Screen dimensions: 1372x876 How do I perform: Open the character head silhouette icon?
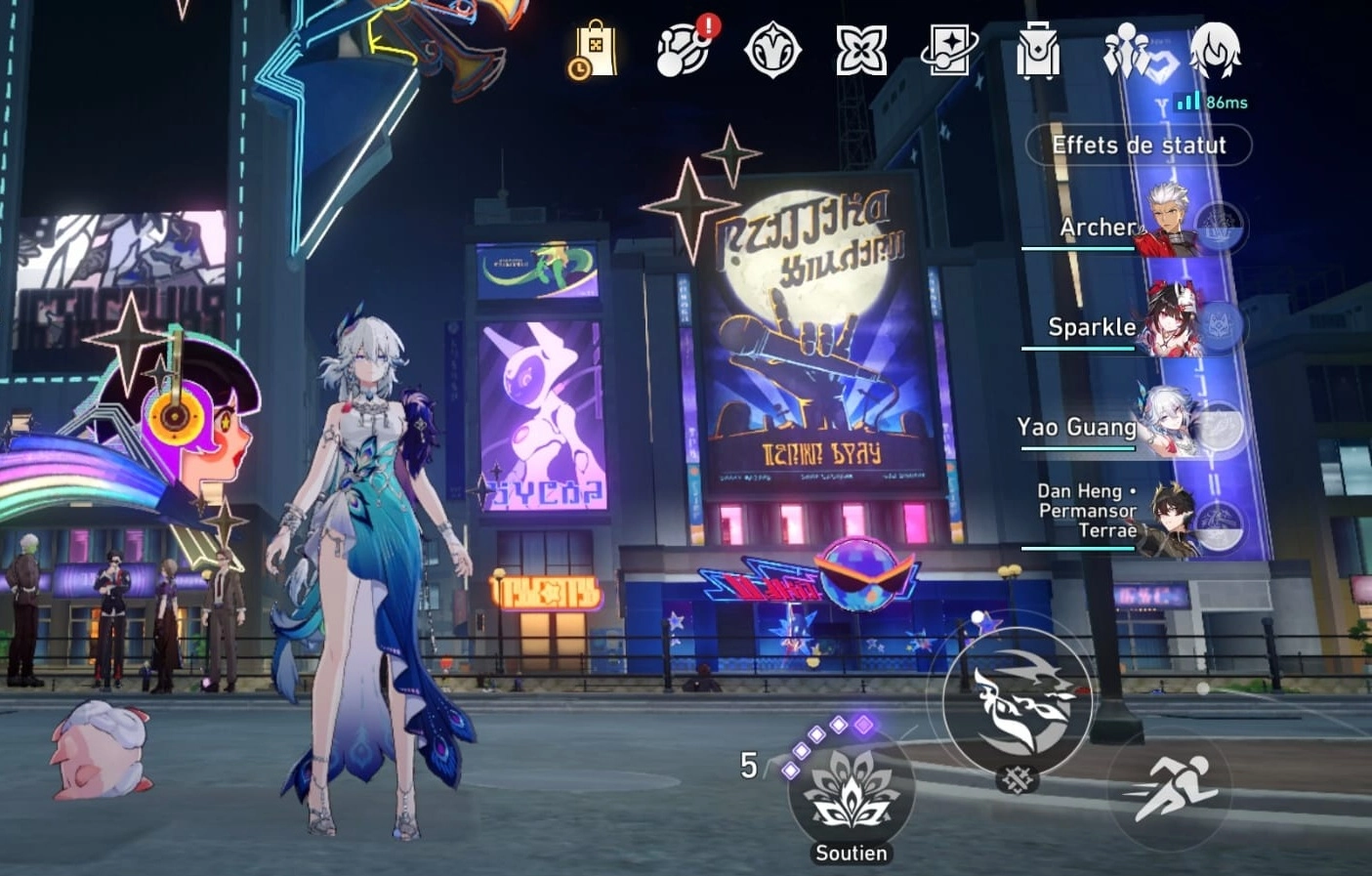(x=1215, y=49)
